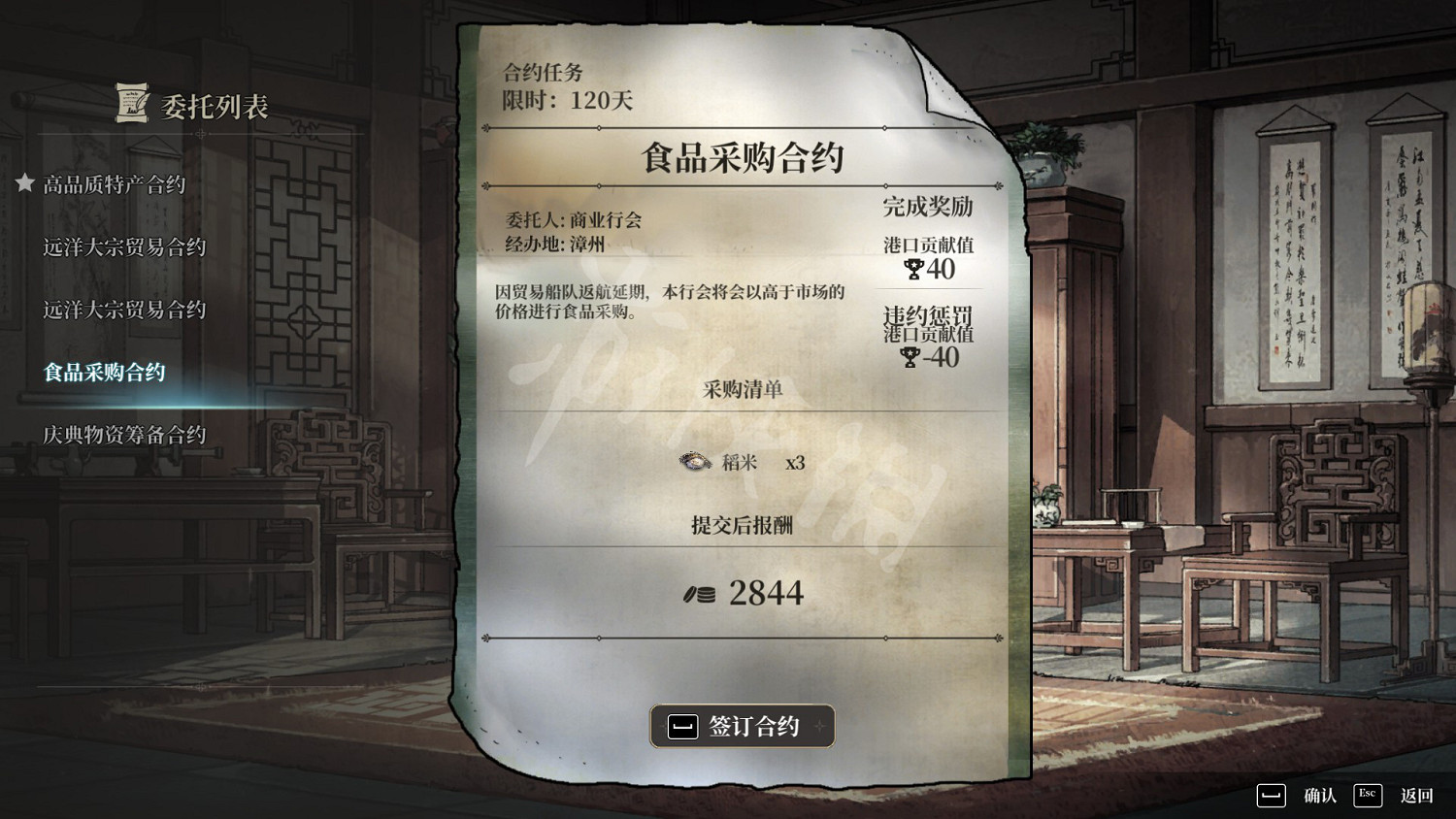
Task: Click the 稻米 rice item icon
Action: [696, 463]
